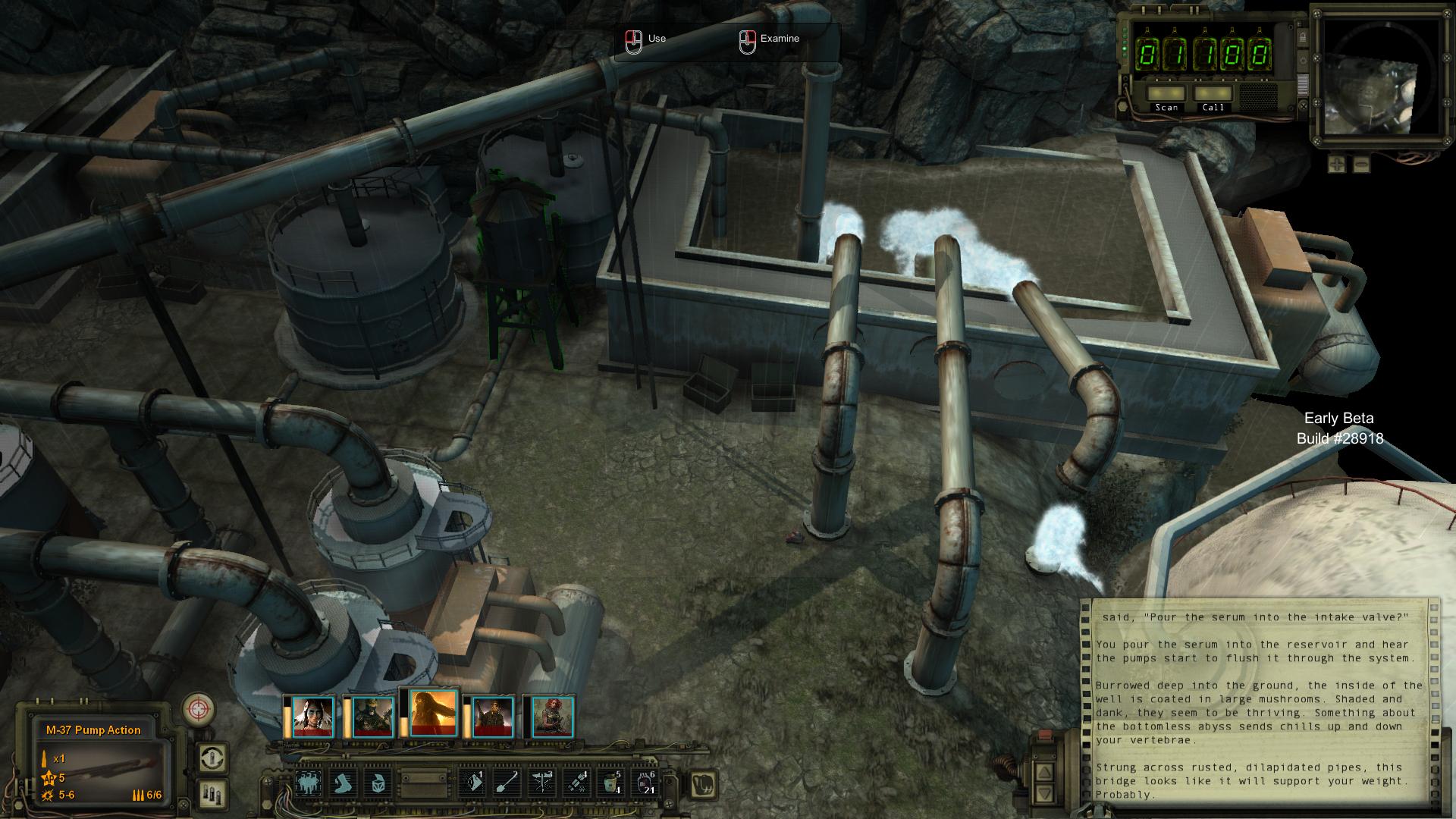
Task: Use the shovel in hotbar slot 2
Action: [x=507, y=783]
